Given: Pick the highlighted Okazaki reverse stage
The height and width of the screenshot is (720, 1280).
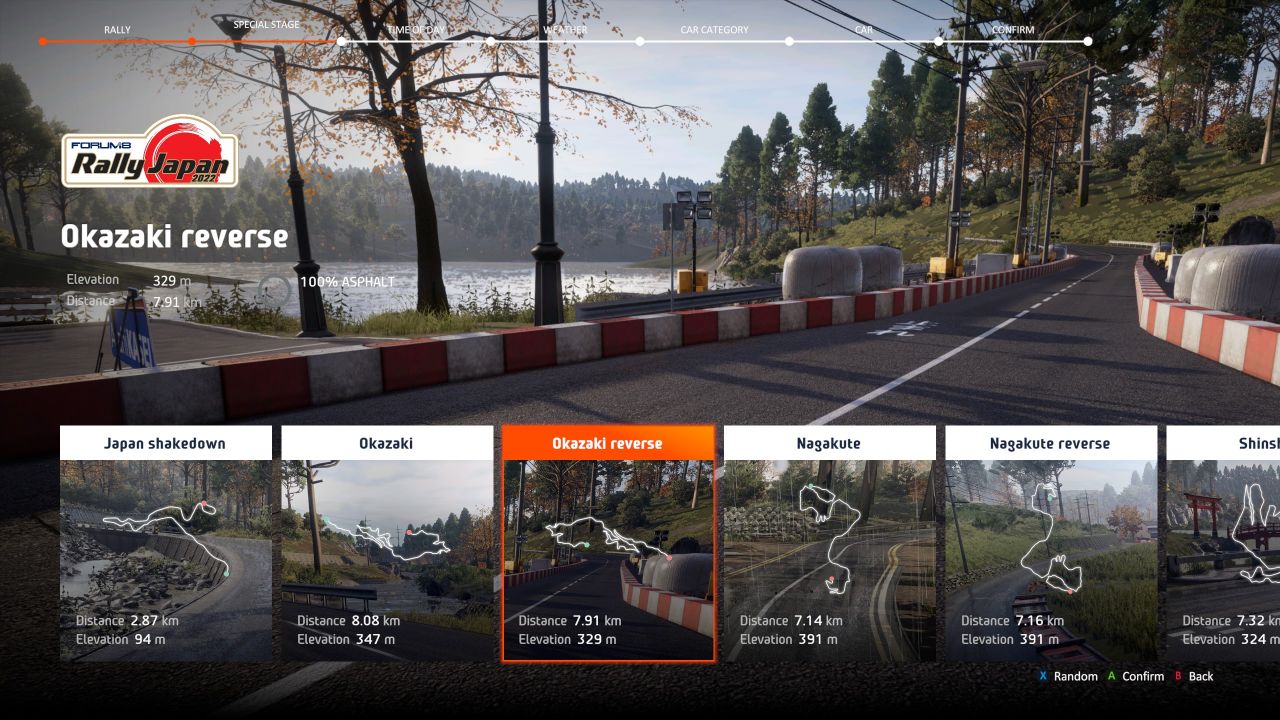Looking at the screenshot, I should pyautogui.click(x=608, y=543).
